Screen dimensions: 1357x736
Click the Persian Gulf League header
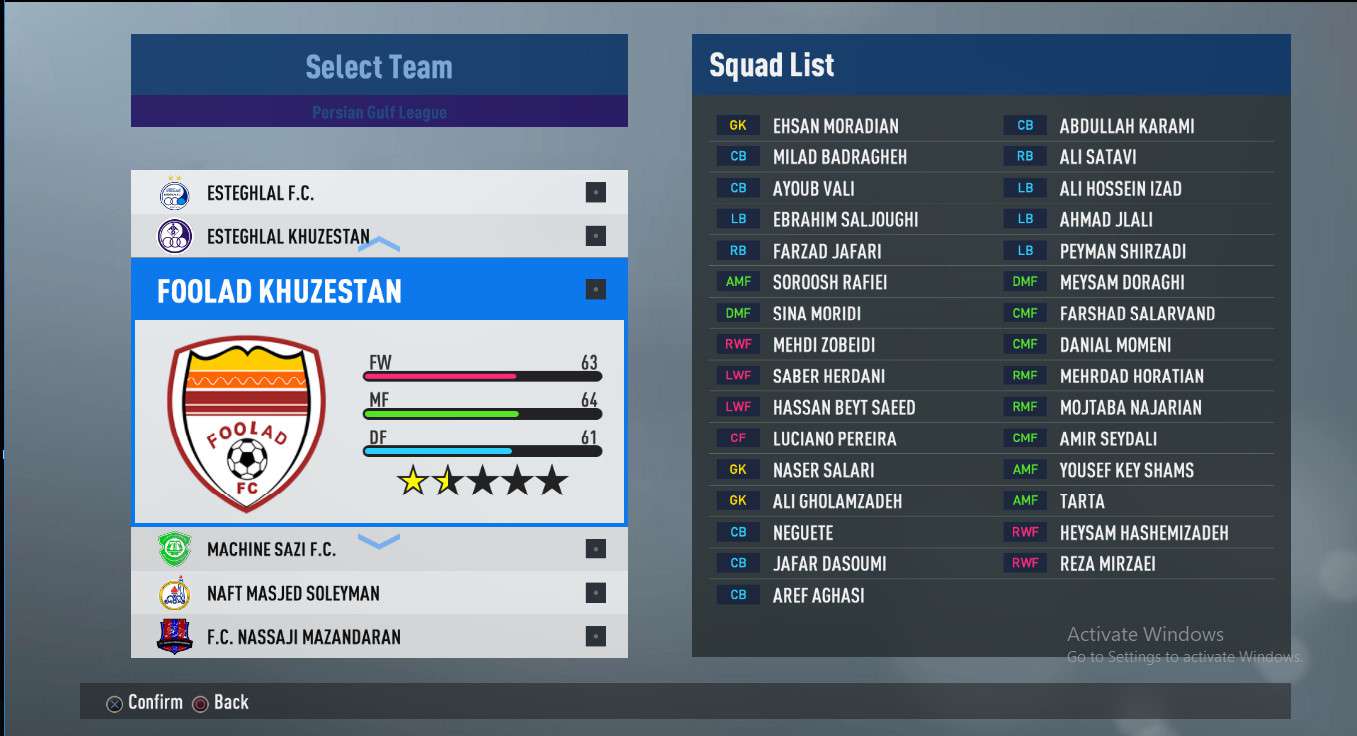pos(379,112)
